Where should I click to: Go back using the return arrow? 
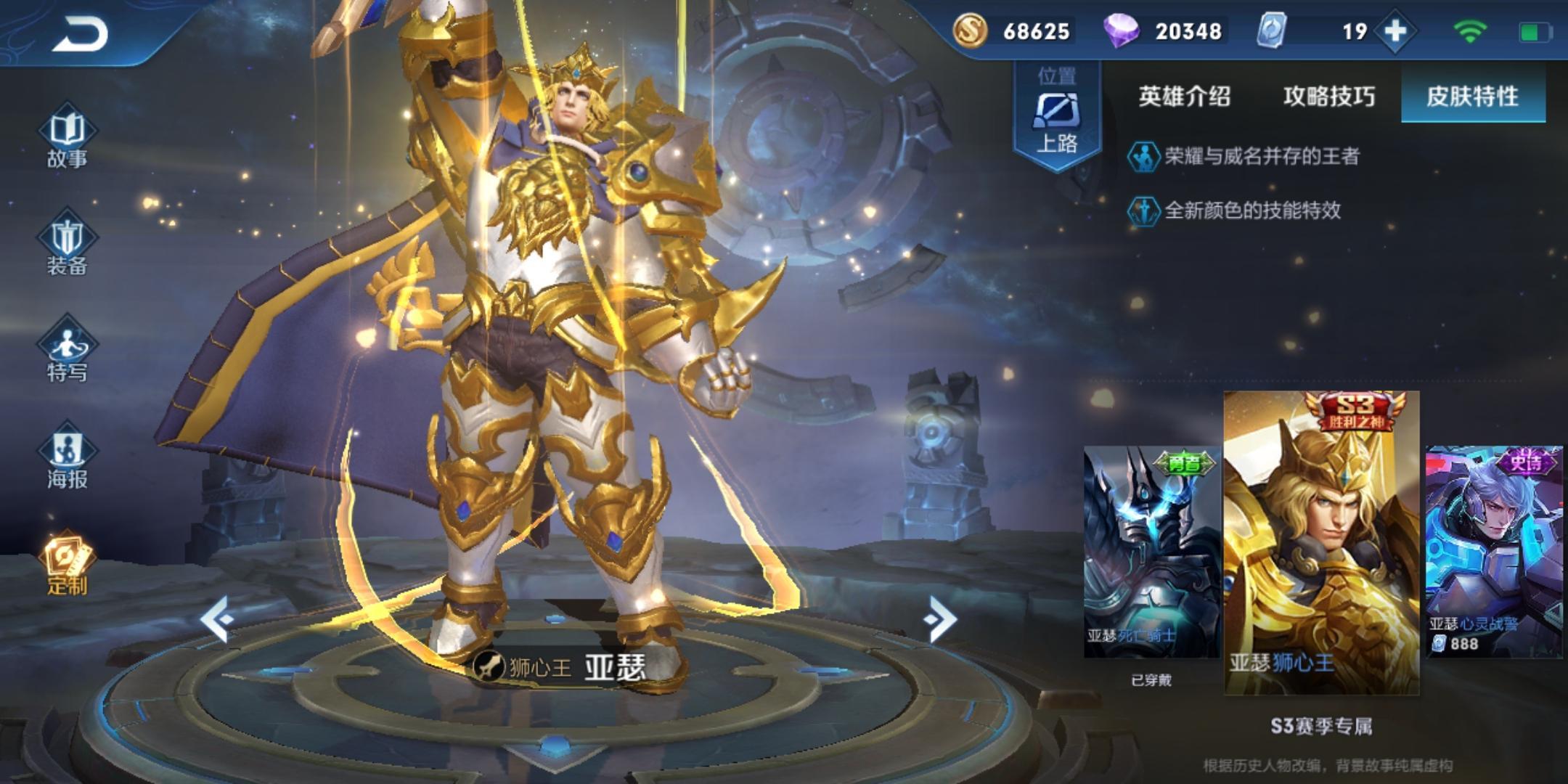click(x=80, y=33)
